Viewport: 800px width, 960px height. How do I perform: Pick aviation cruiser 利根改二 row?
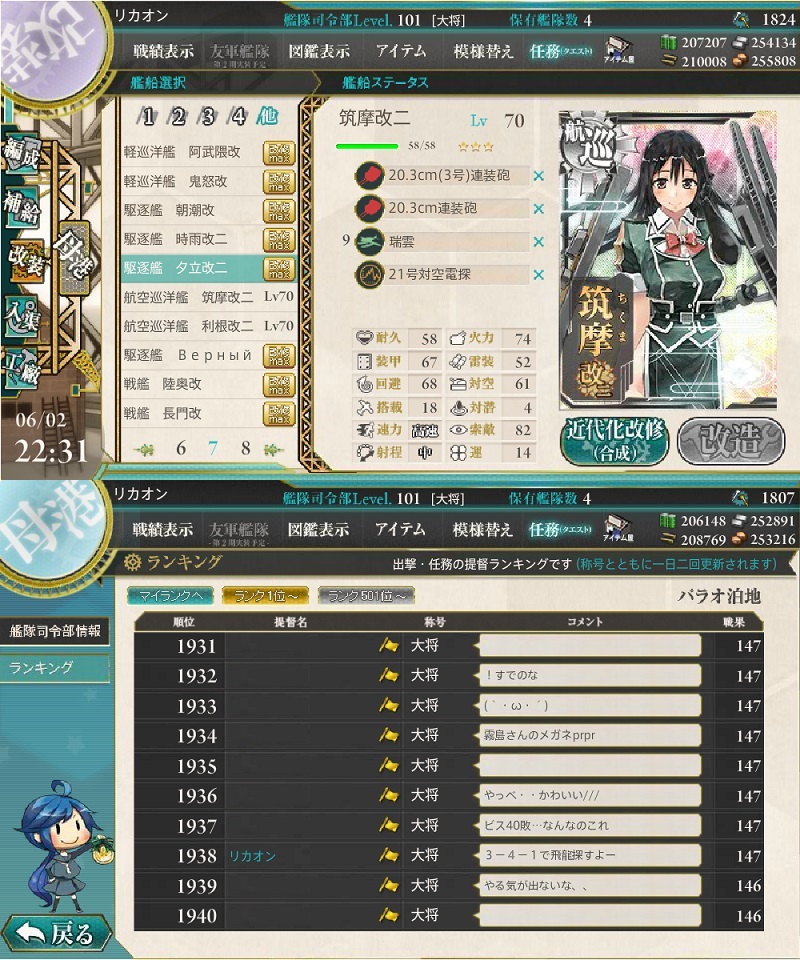point(208,326)
